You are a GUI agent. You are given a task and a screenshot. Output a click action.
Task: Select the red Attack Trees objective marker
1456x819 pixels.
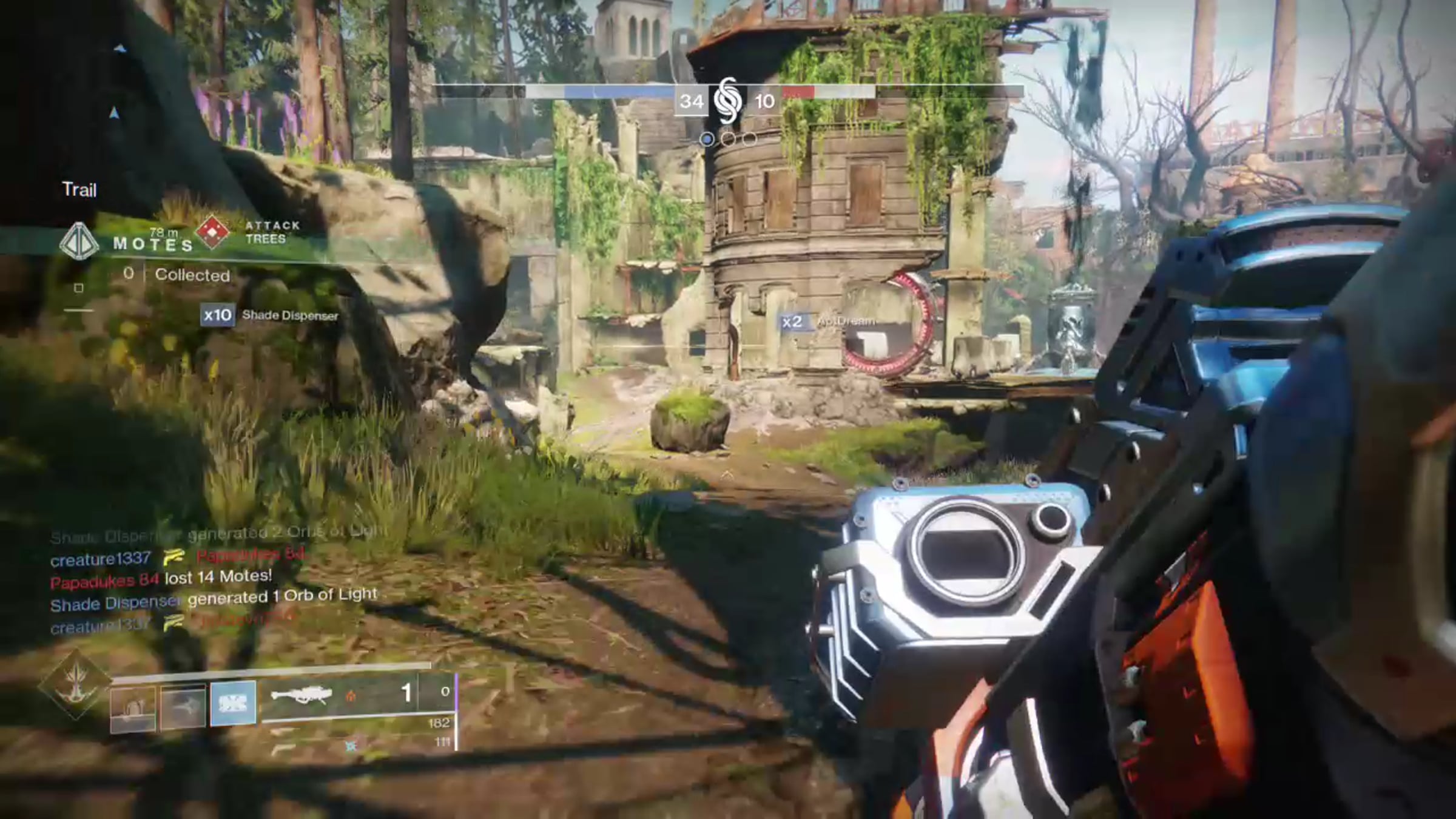(x=212, y=232)
